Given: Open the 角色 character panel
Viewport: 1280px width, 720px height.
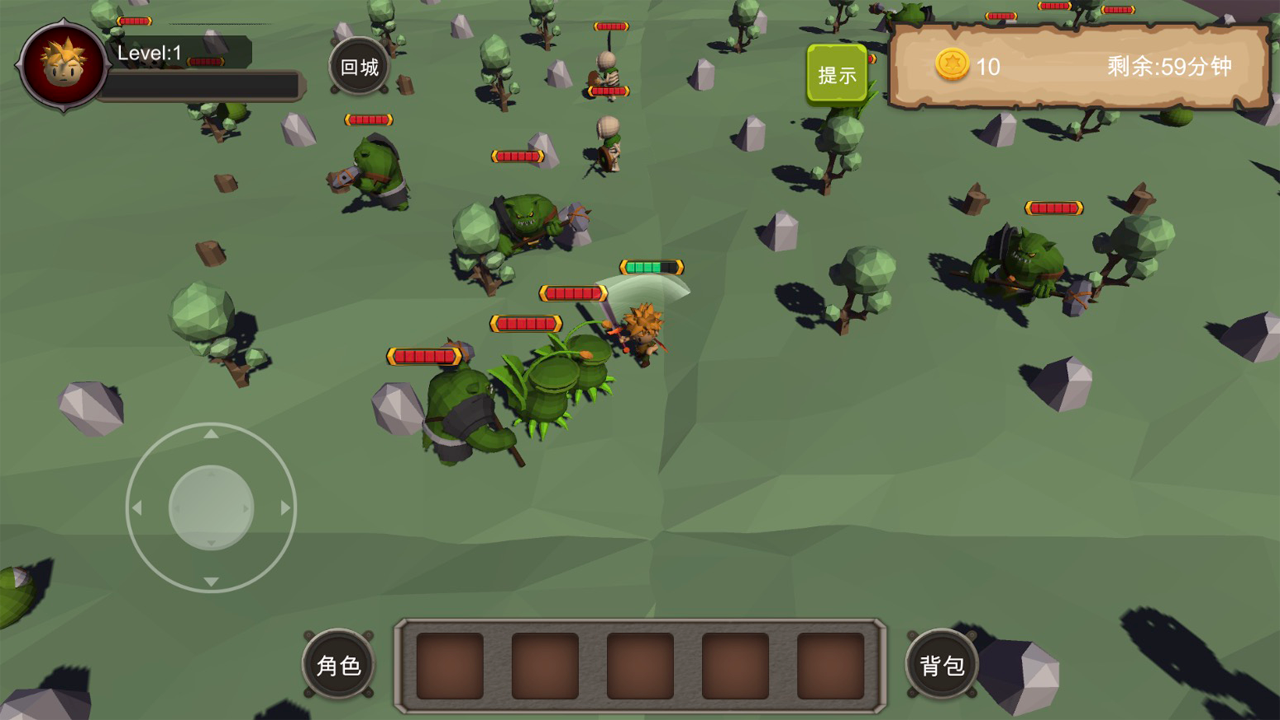Looking at the screenshot, I should (x=338, y=665).
